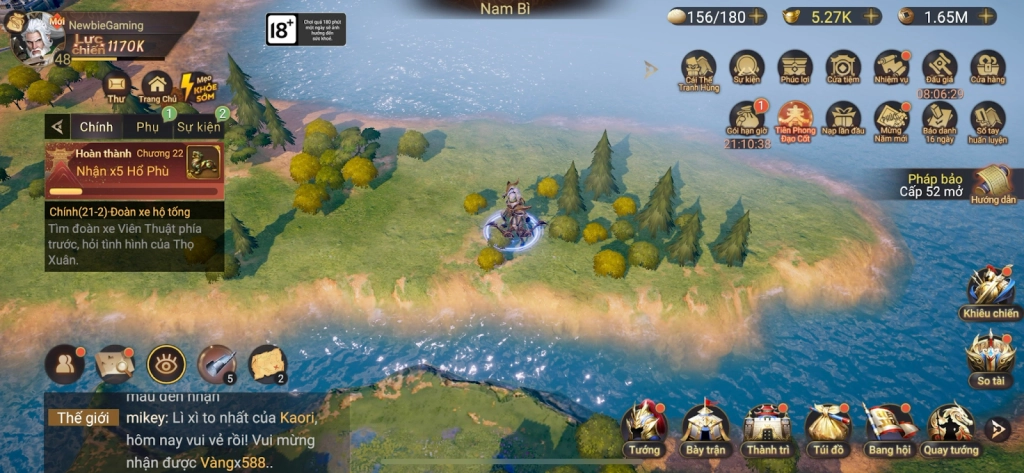Open the So tài arena
This screenshot has width=1024, height=473.
pyautogui.click(x=989, y=355)
